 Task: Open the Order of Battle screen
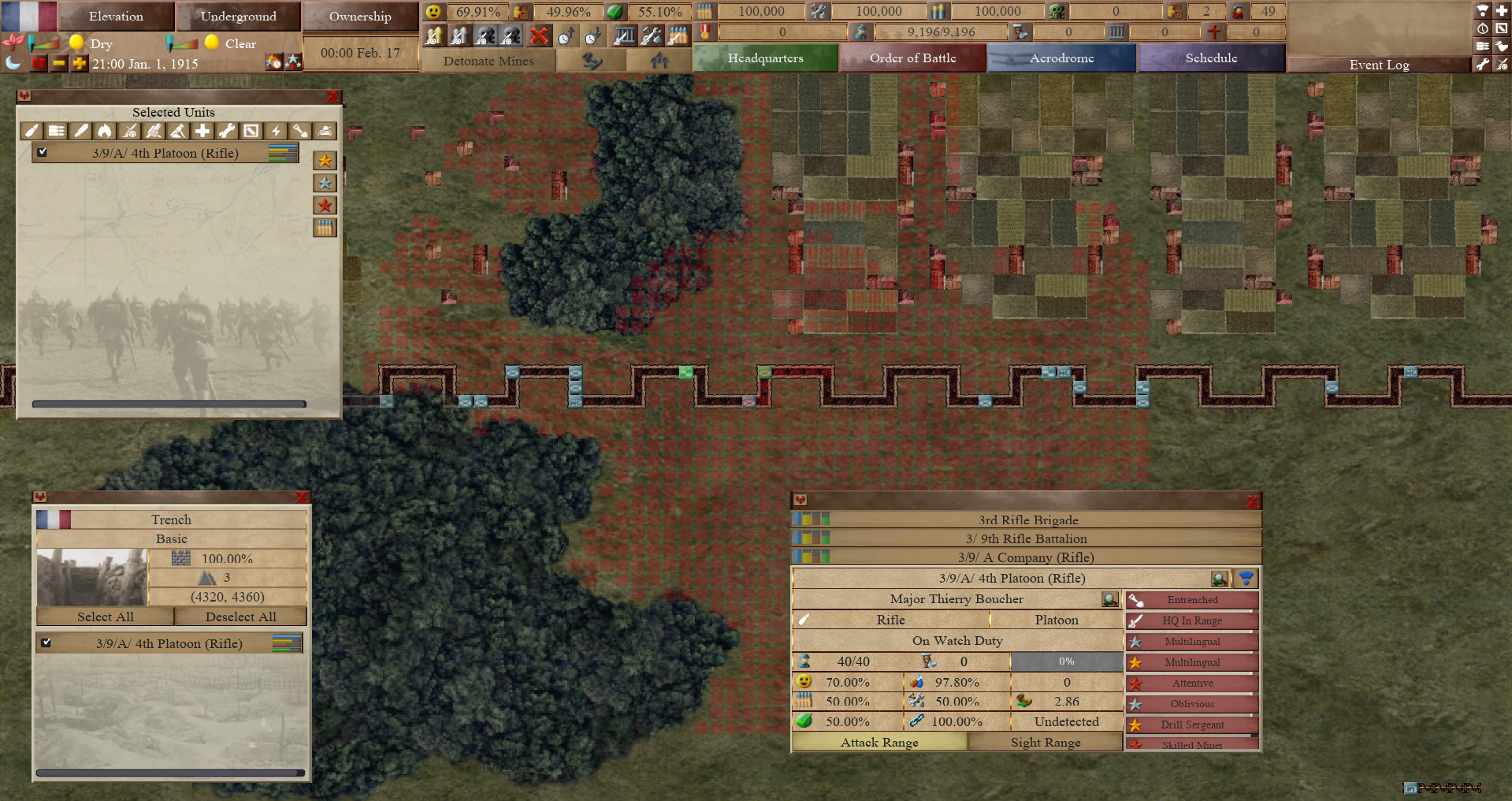tap(912, 58)
